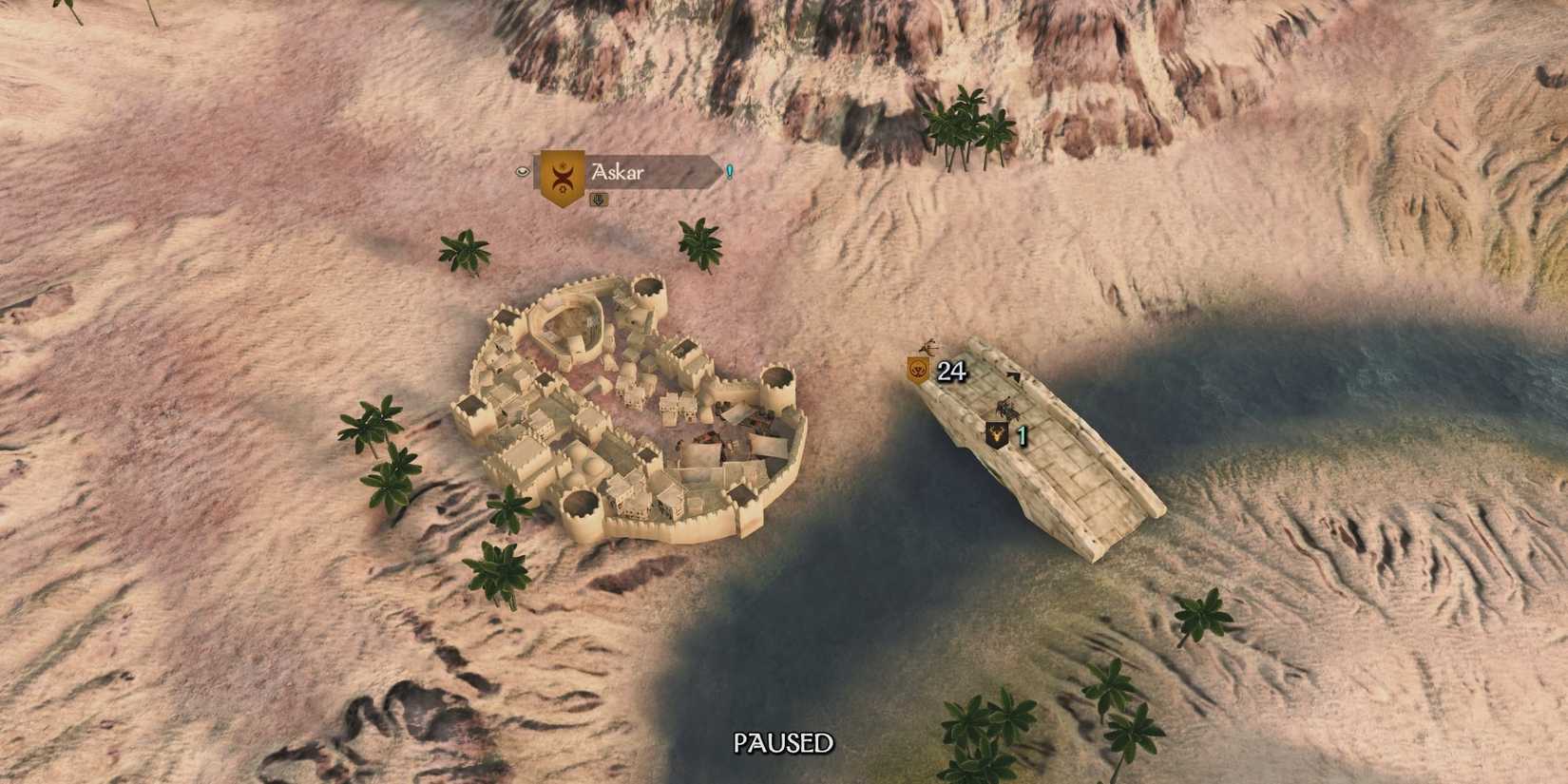1568x784 pixels.
Task: Click the party count number 24
Action: (x=951, y=372)
